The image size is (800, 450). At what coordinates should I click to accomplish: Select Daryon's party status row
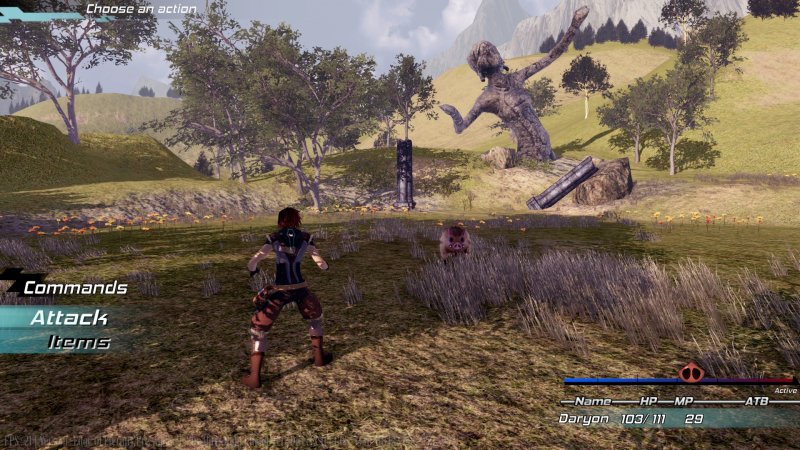point(660,418)
